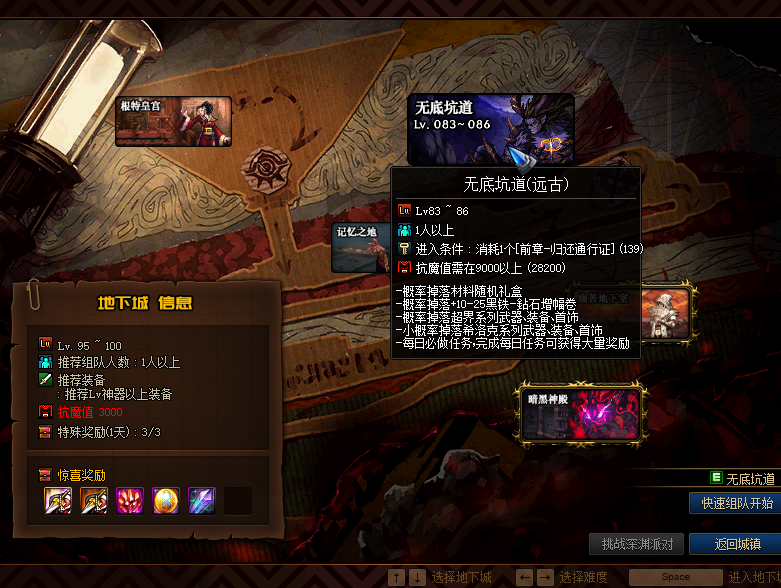Select the 记忆之地 dungeon tile

[360, 248]
